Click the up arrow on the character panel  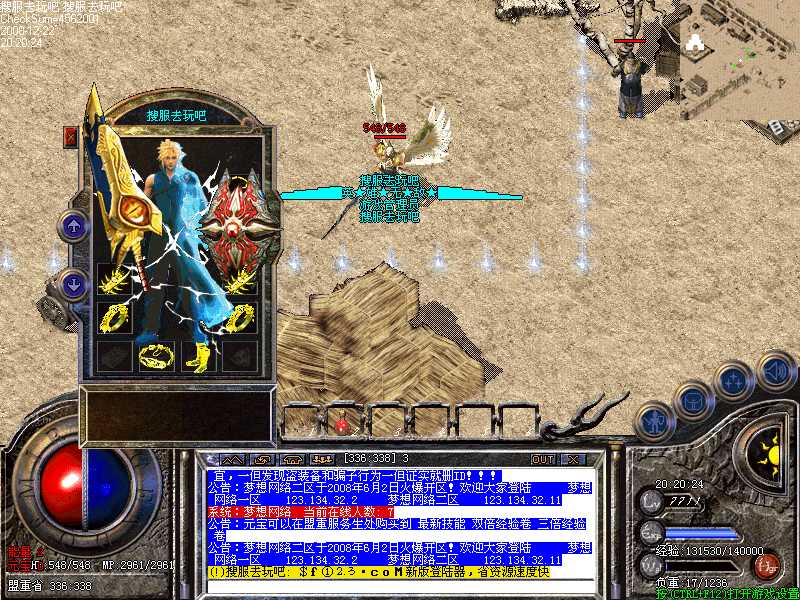[x=74, y=226]
